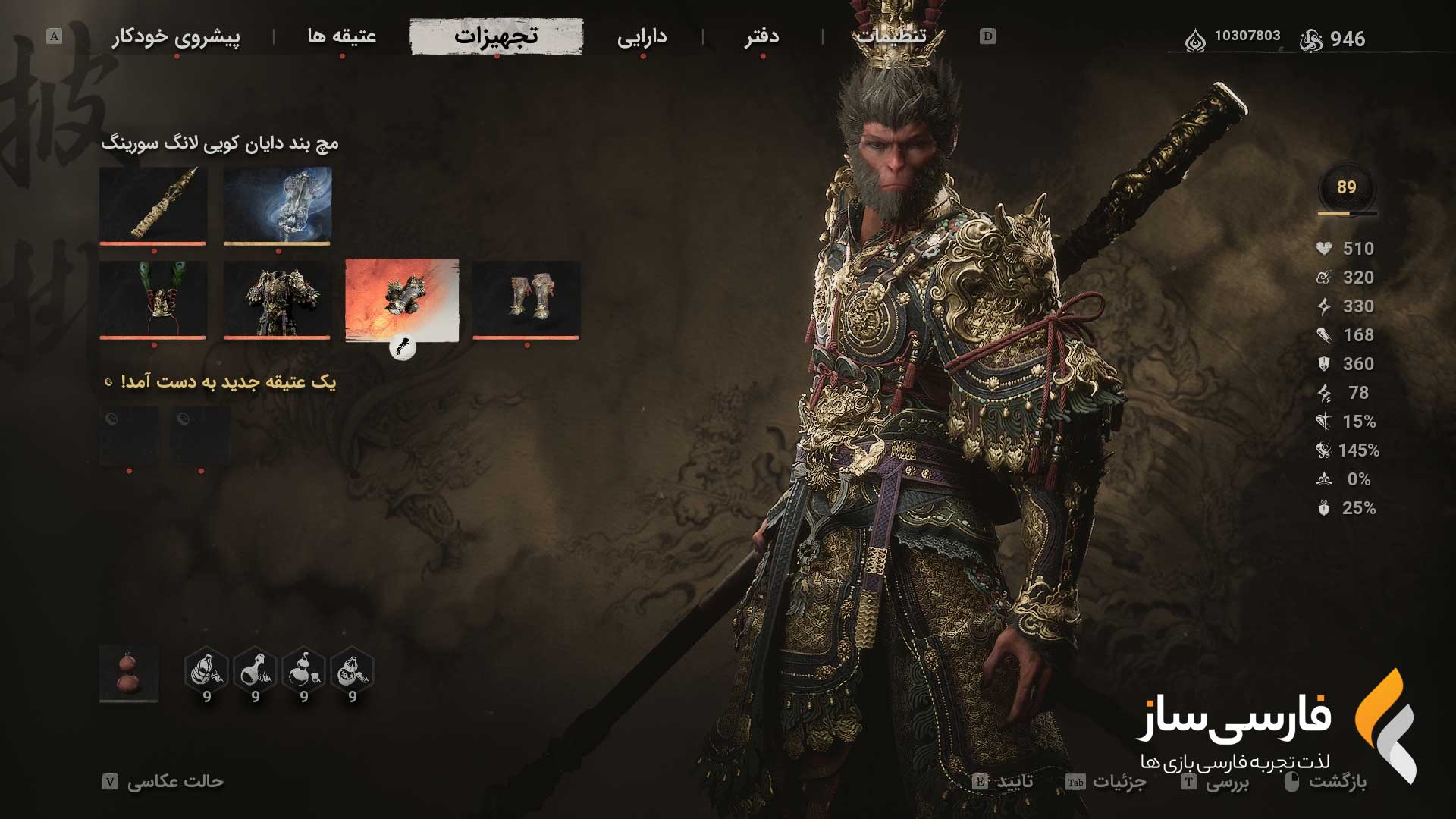Select the leg greaves armor slot

click(526, 300)
